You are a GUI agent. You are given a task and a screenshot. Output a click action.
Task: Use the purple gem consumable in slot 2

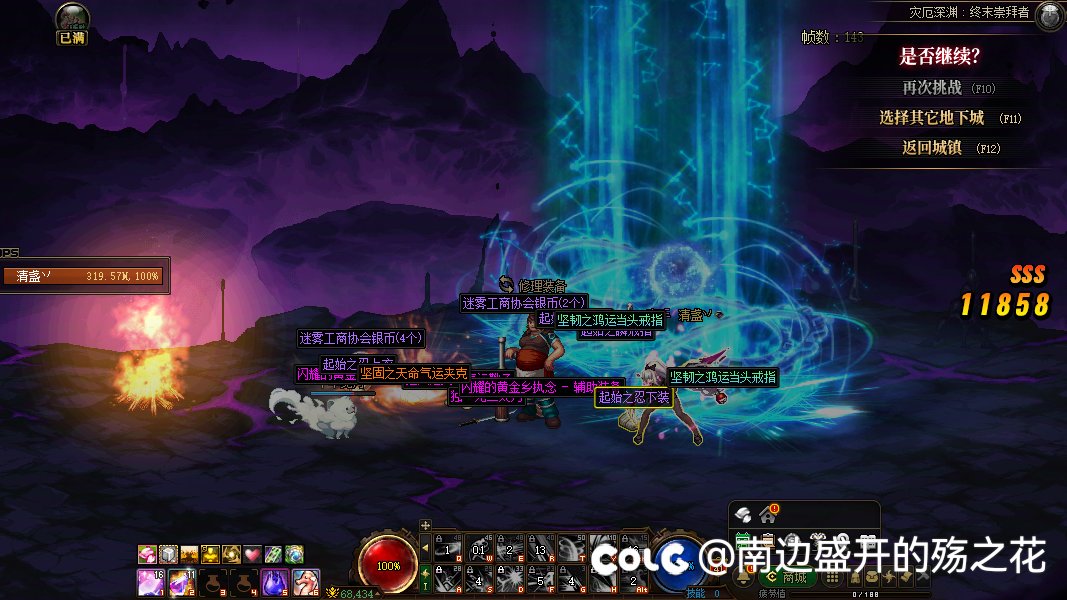pos(182,580)
